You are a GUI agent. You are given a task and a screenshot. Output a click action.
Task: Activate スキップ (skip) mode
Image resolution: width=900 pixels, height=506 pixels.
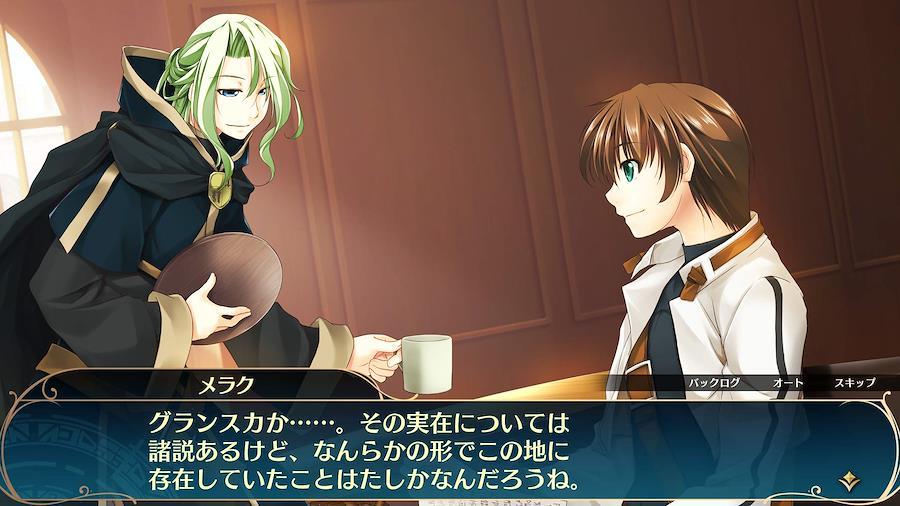(854, 383)
